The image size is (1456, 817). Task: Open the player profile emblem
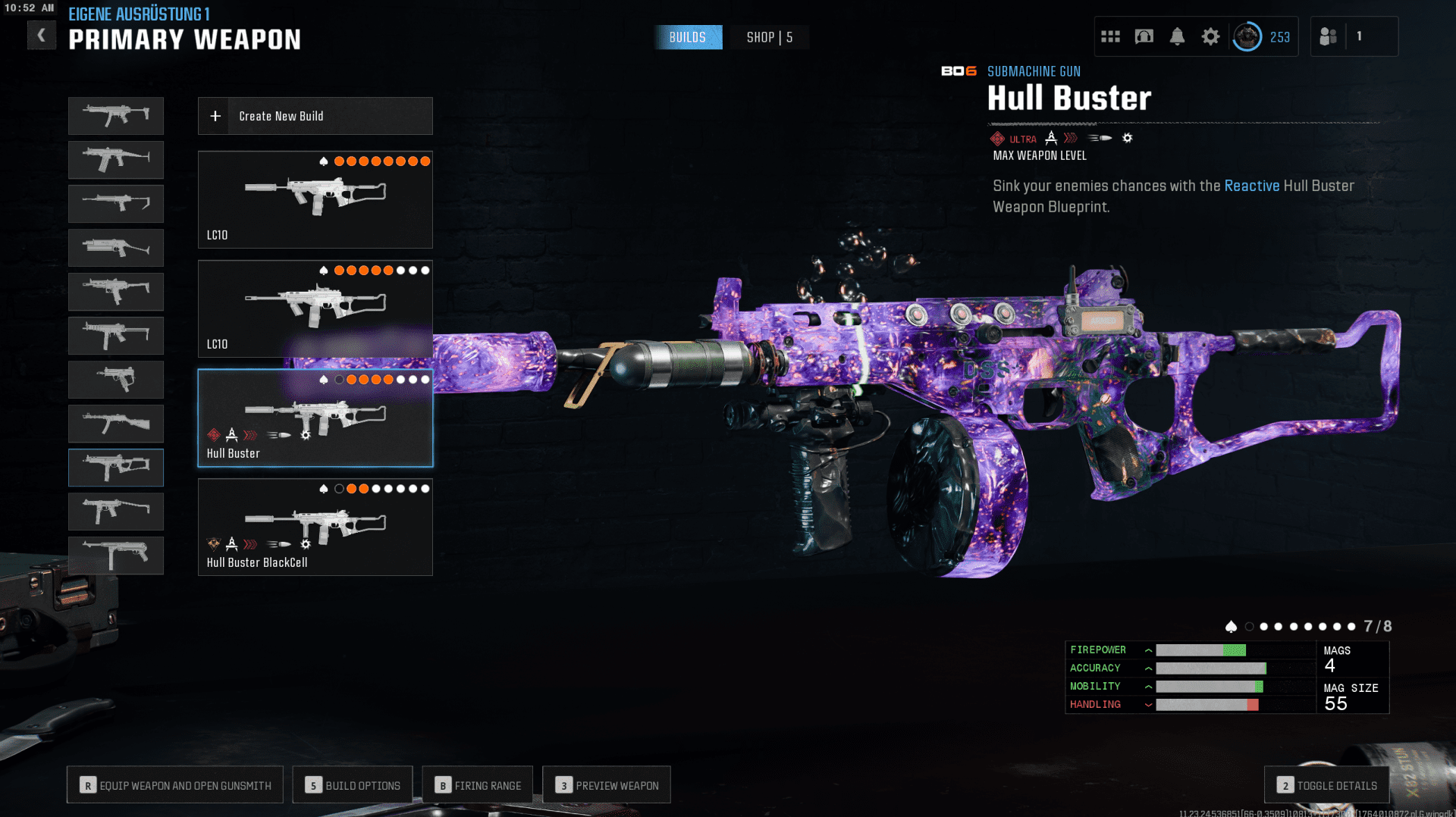[1247, 36]
